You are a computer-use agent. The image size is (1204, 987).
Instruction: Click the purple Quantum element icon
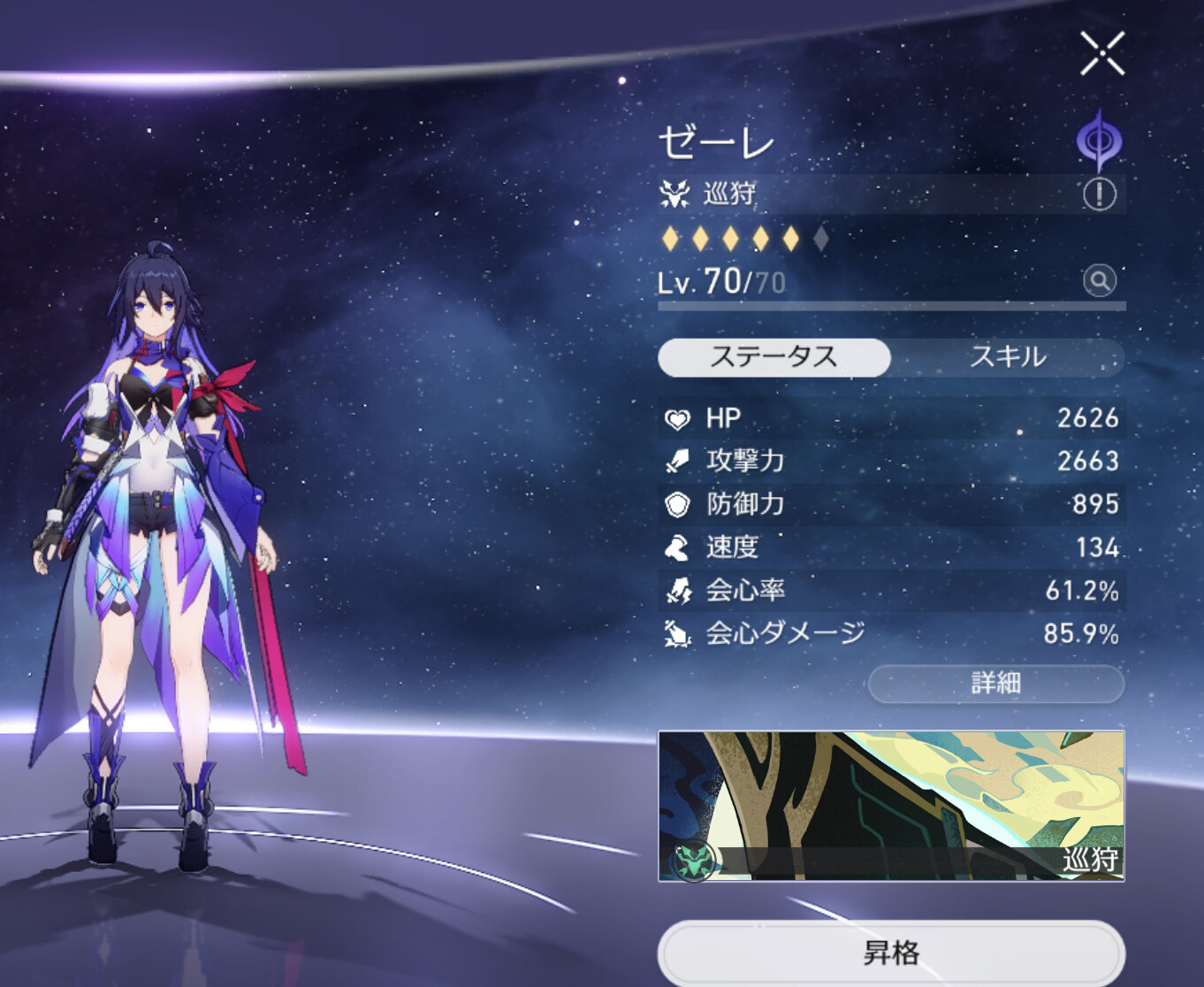(x=1099, y=141)
